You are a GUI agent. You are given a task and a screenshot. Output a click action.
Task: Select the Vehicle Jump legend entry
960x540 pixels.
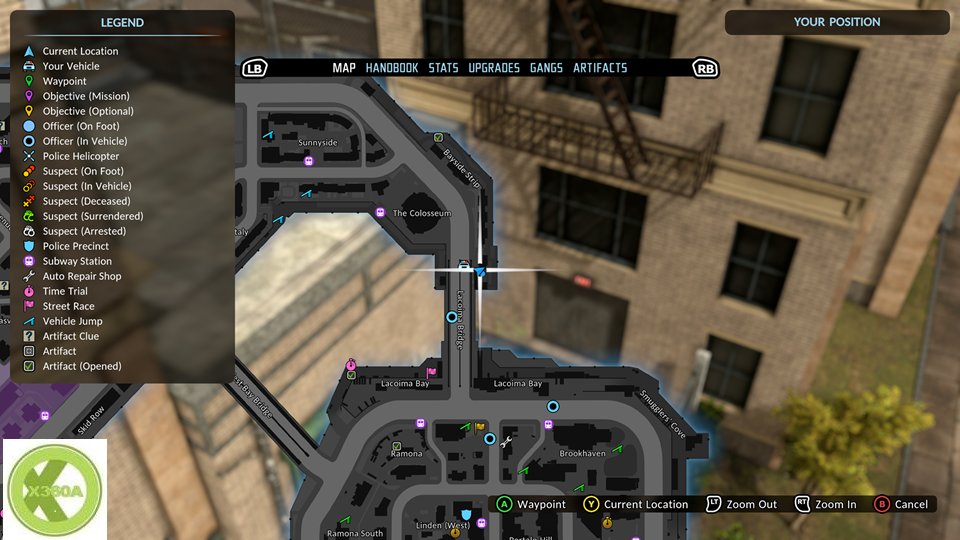click(x=72, y=321)
